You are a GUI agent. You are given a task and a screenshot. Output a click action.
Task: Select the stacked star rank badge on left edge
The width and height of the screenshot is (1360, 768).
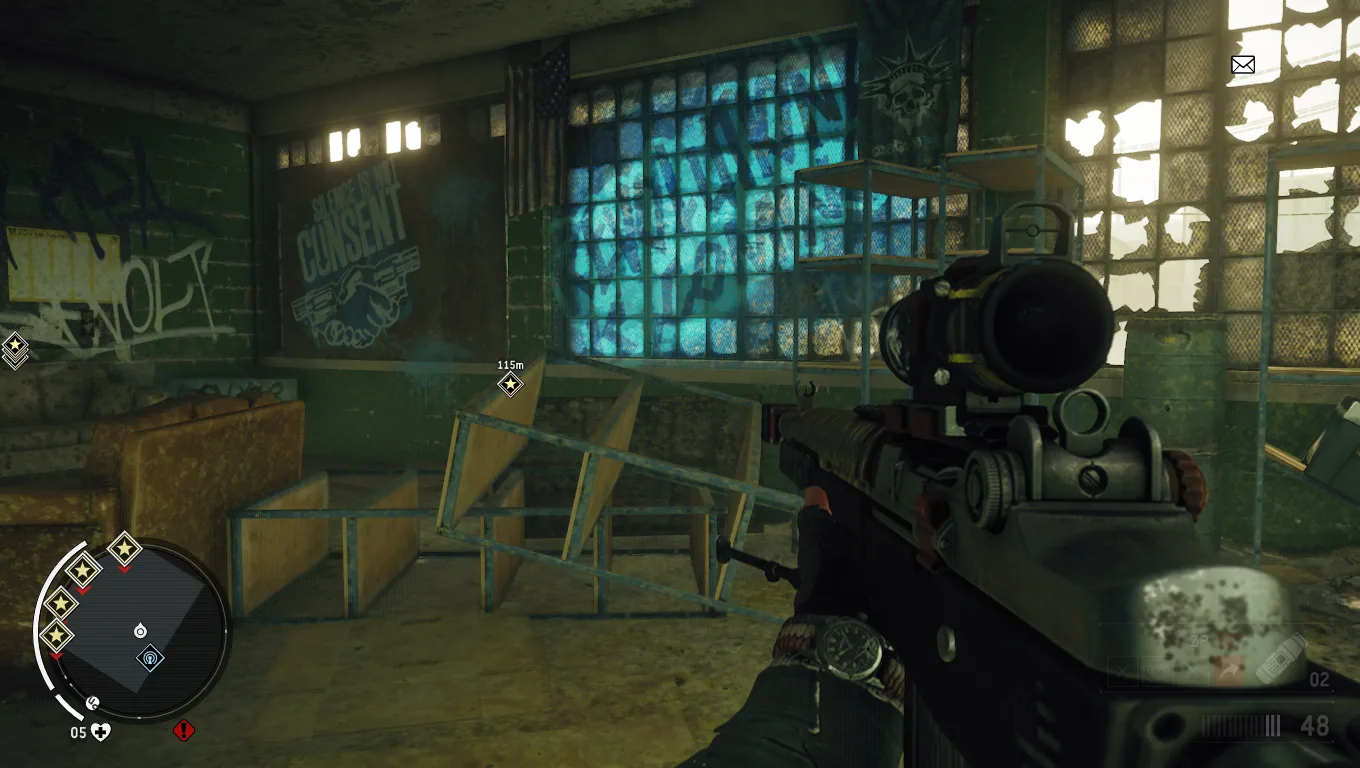[x=14, y=349]
